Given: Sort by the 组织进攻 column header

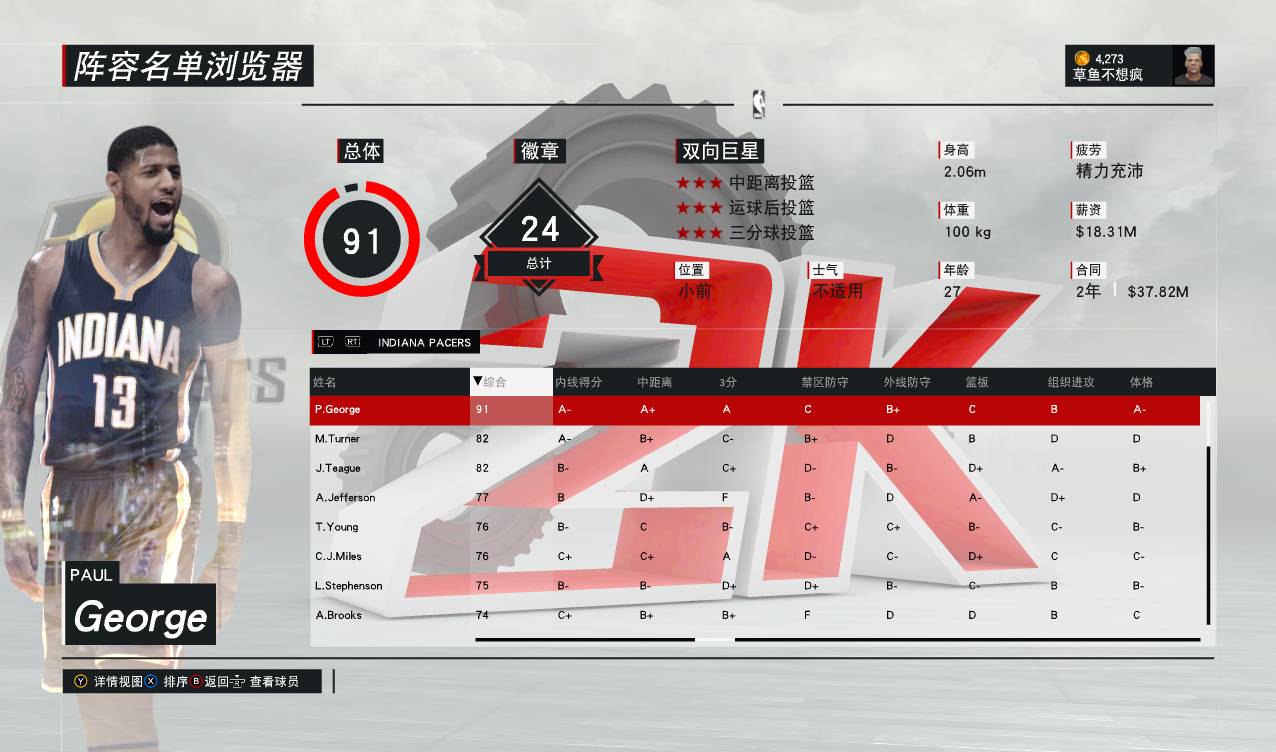Looking at the screenshot, I should [1071, 382].
